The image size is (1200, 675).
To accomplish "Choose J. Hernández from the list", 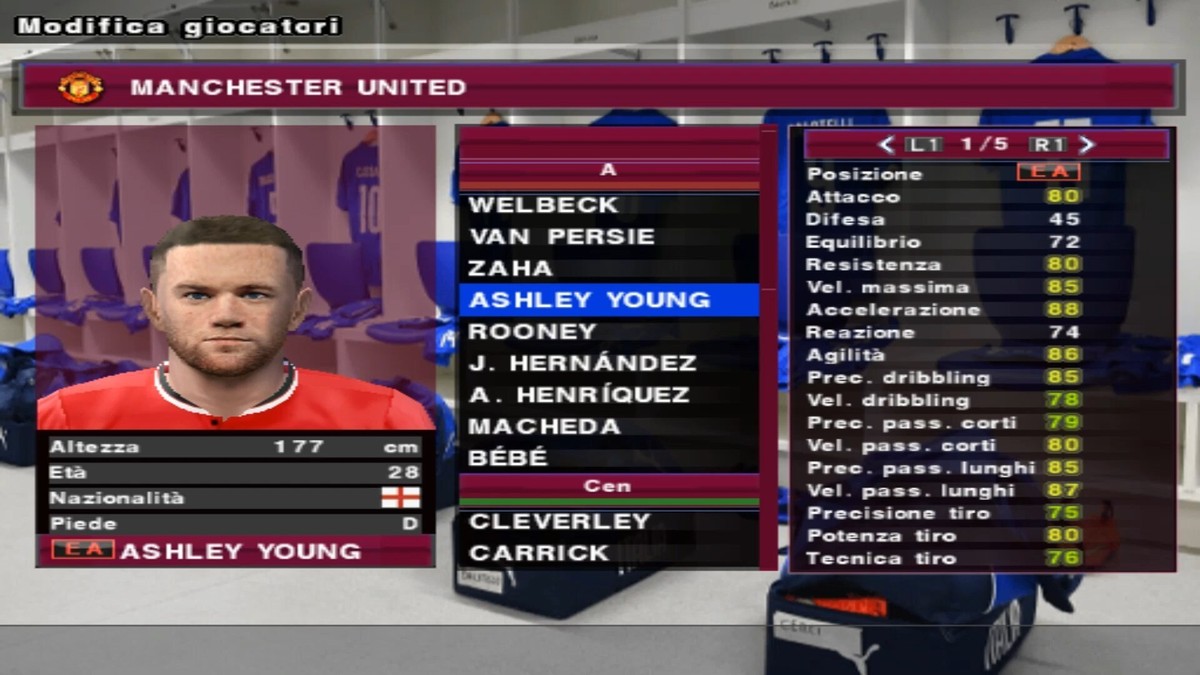I will (582, 363).
